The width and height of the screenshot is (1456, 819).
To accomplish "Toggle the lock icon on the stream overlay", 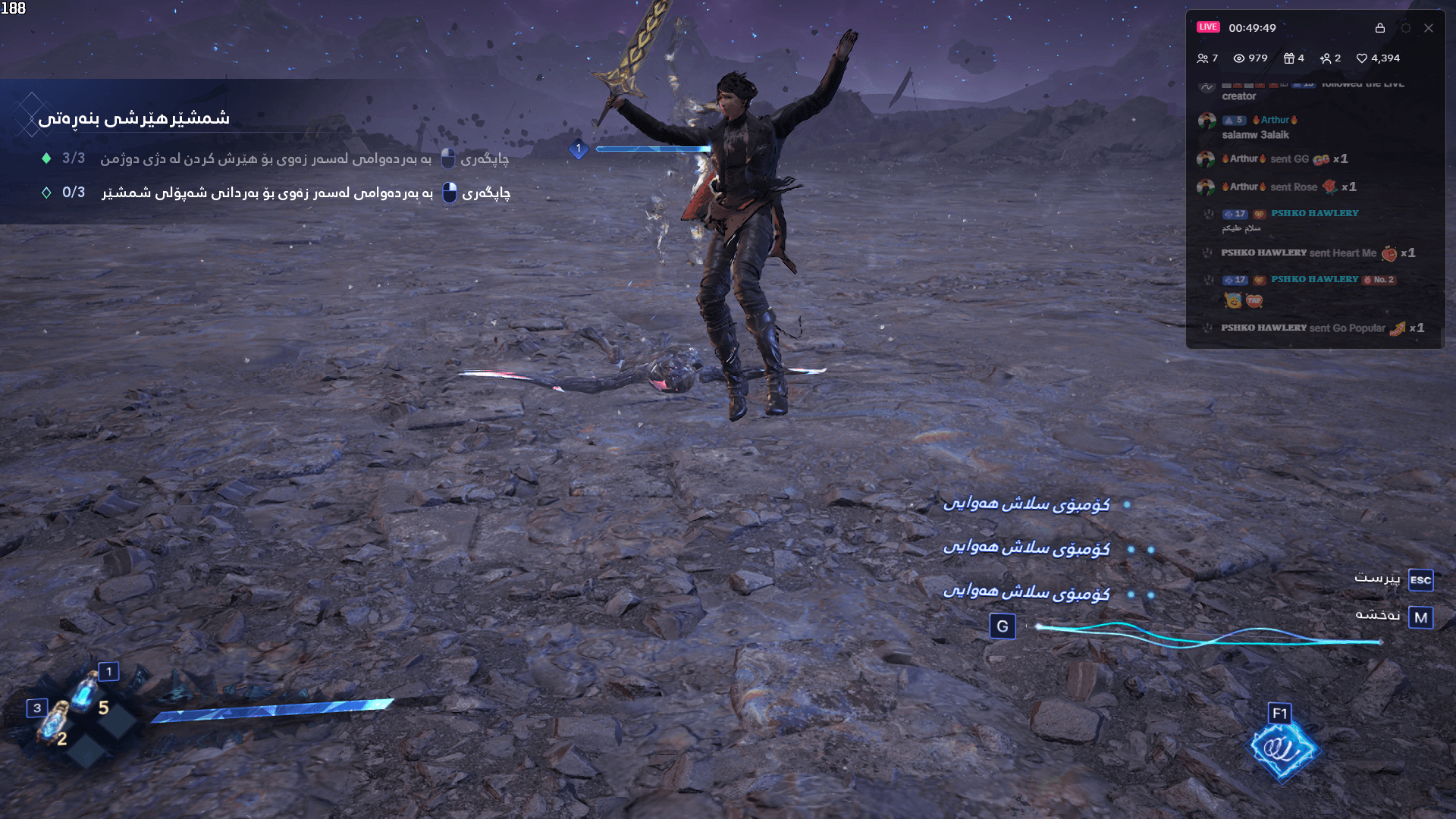I will (x=1382, y=27).
